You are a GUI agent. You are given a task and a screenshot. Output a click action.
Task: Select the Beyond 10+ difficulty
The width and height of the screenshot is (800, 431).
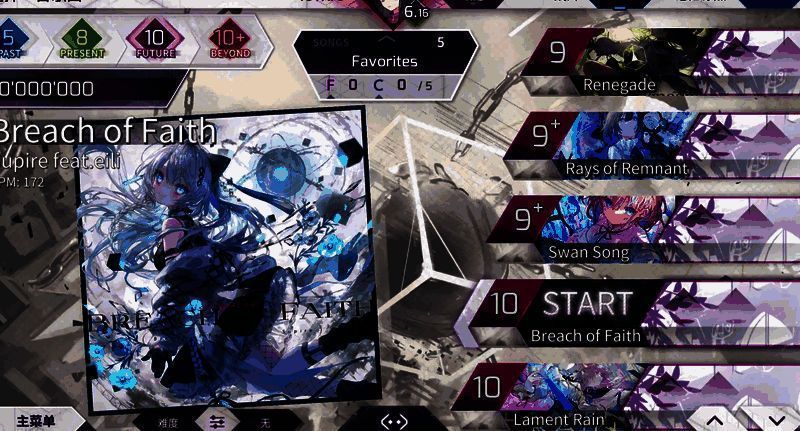click(229, 41)
